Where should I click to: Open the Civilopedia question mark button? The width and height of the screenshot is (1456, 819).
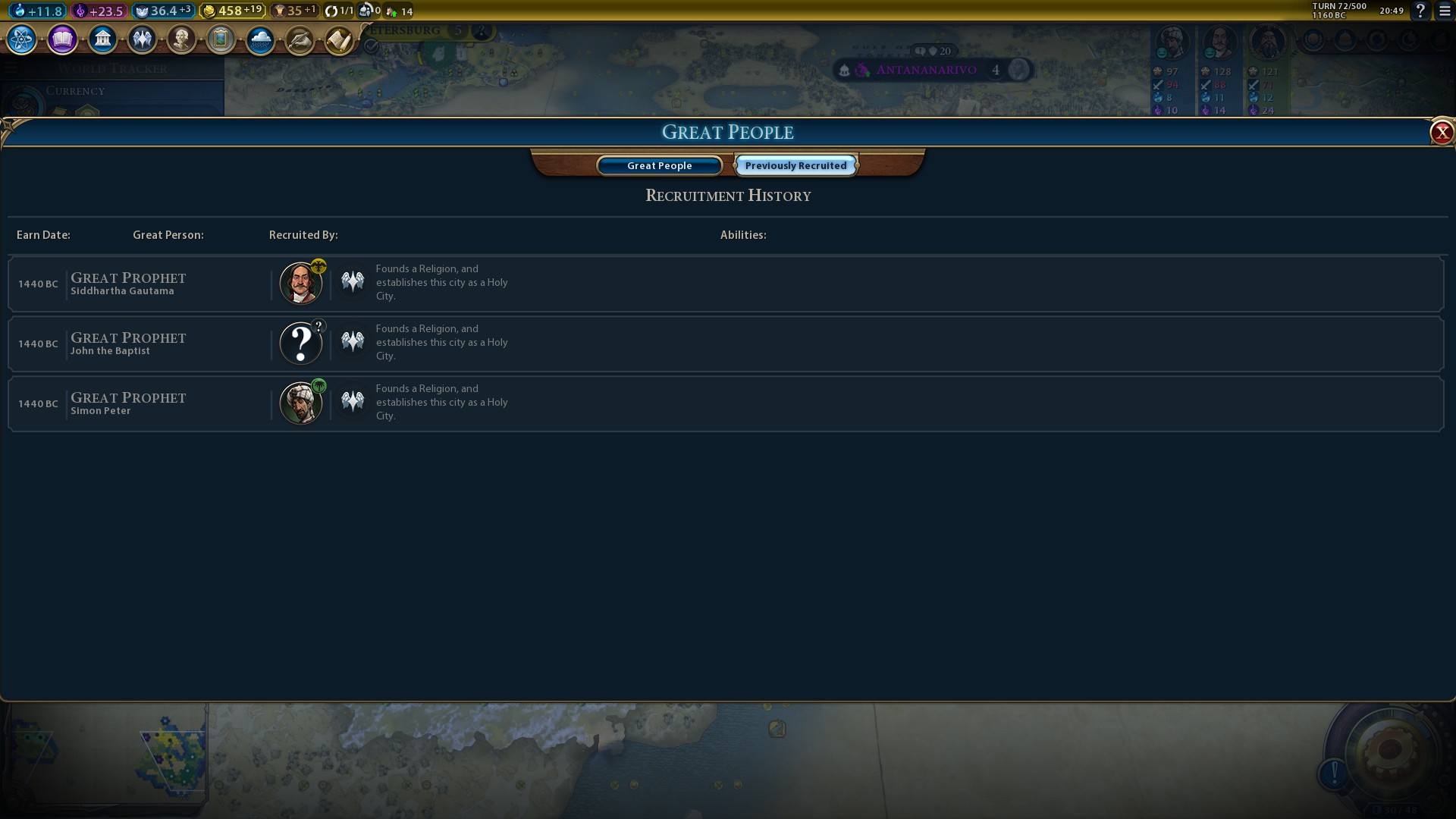click(1420, 11)
